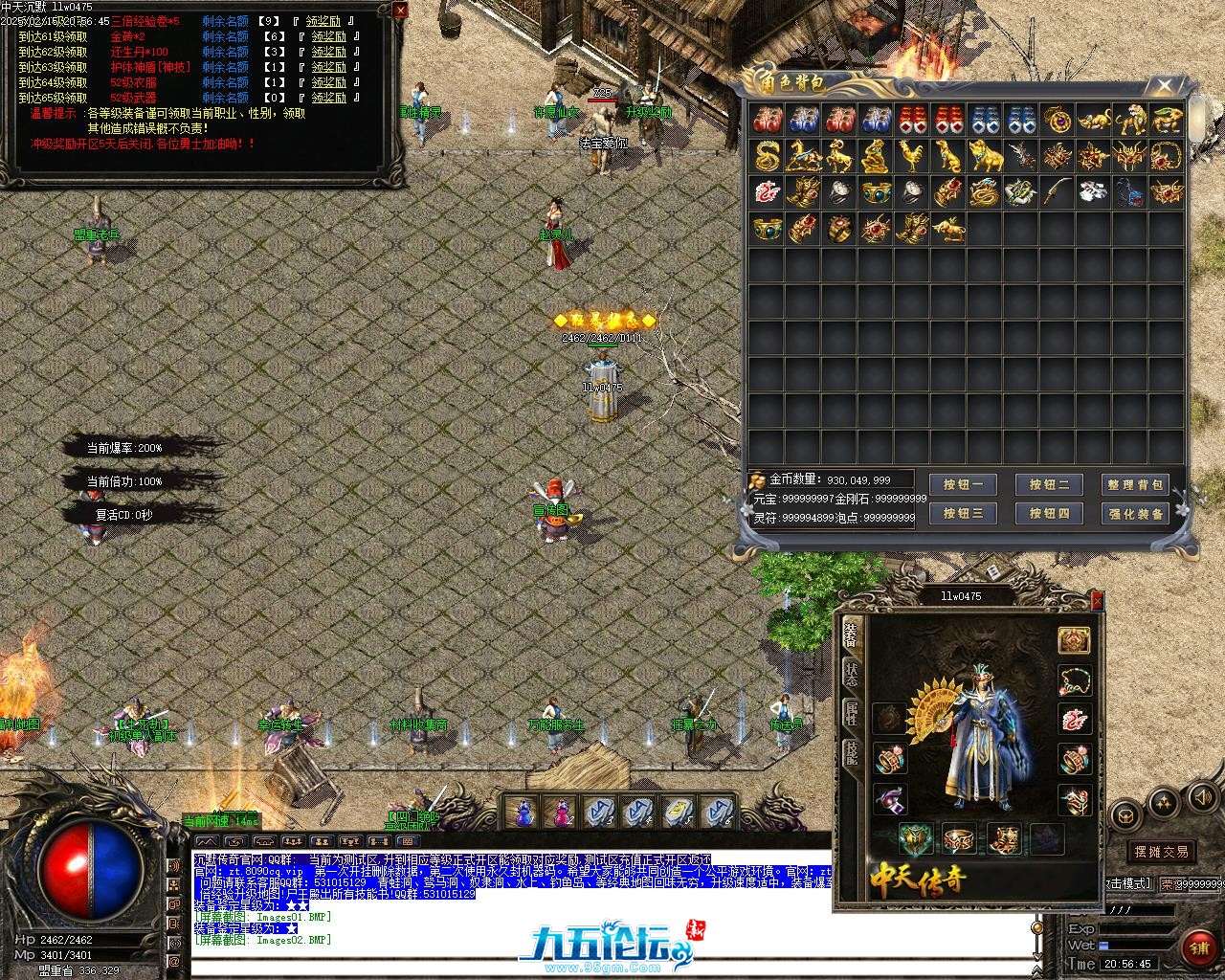The image size is (1225, 980).
Task: Show the 技能 skills tab
Action: [x=851, y=753]
